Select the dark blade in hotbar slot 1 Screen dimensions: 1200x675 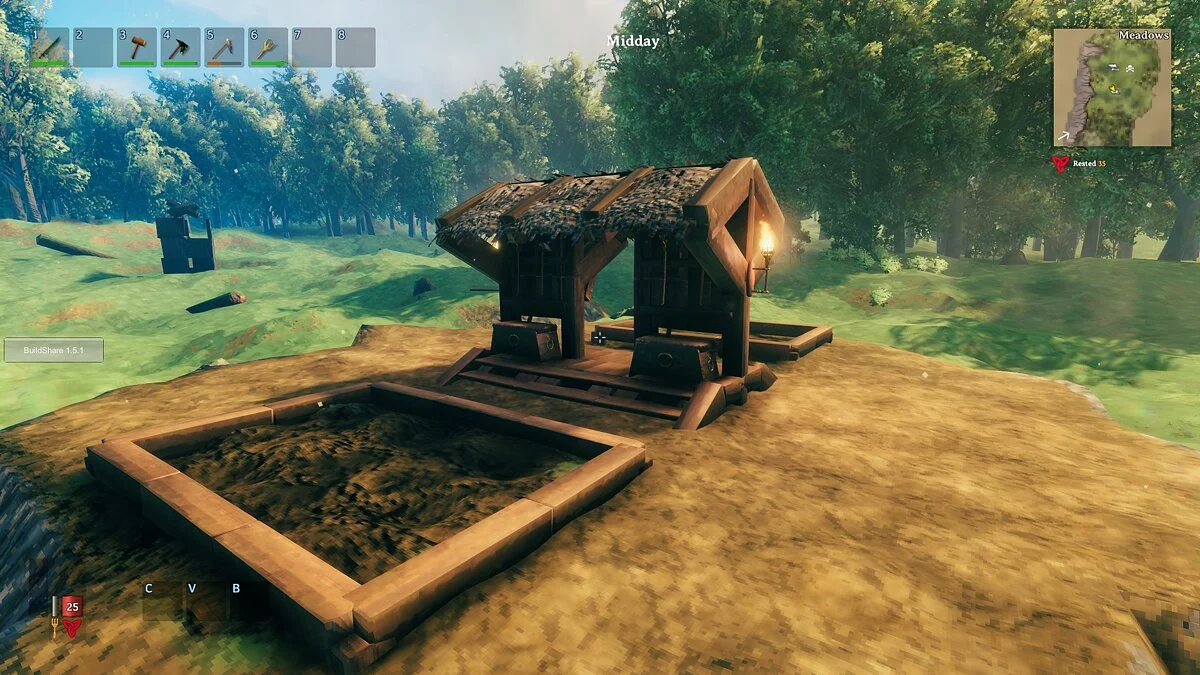[49, 47]
